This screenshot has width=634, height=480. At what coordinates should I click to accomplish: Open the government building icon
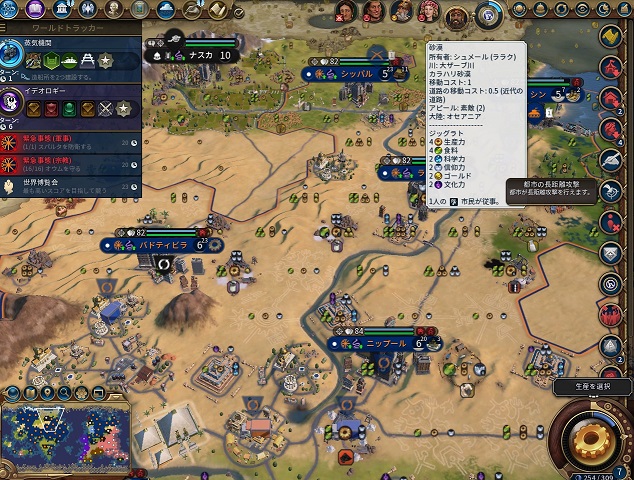coord(63,9)
